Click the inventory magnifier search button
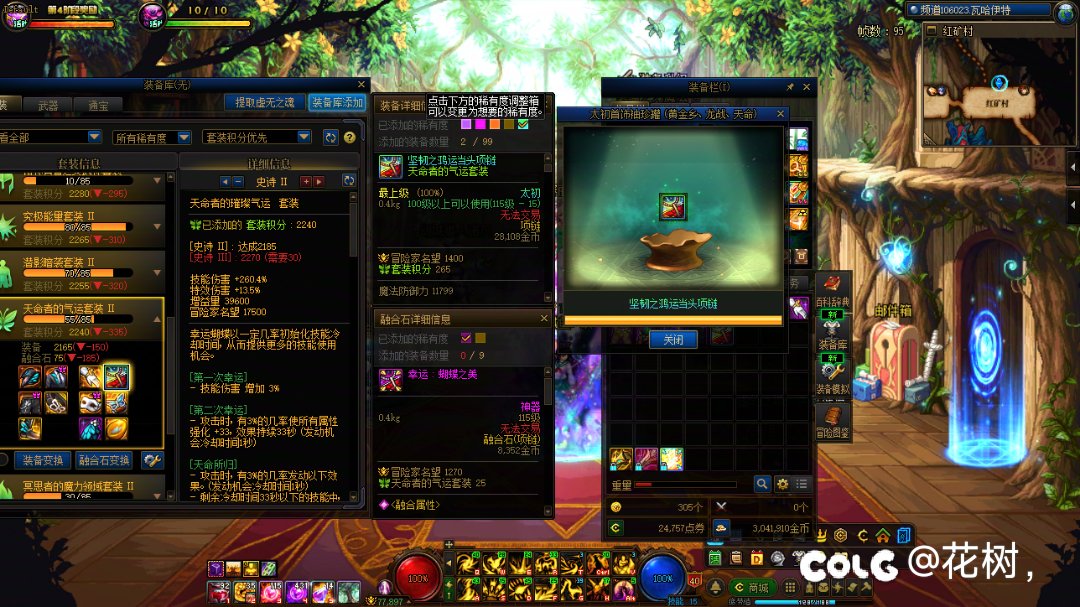1080x607 pixels. [x=762, y=484]
